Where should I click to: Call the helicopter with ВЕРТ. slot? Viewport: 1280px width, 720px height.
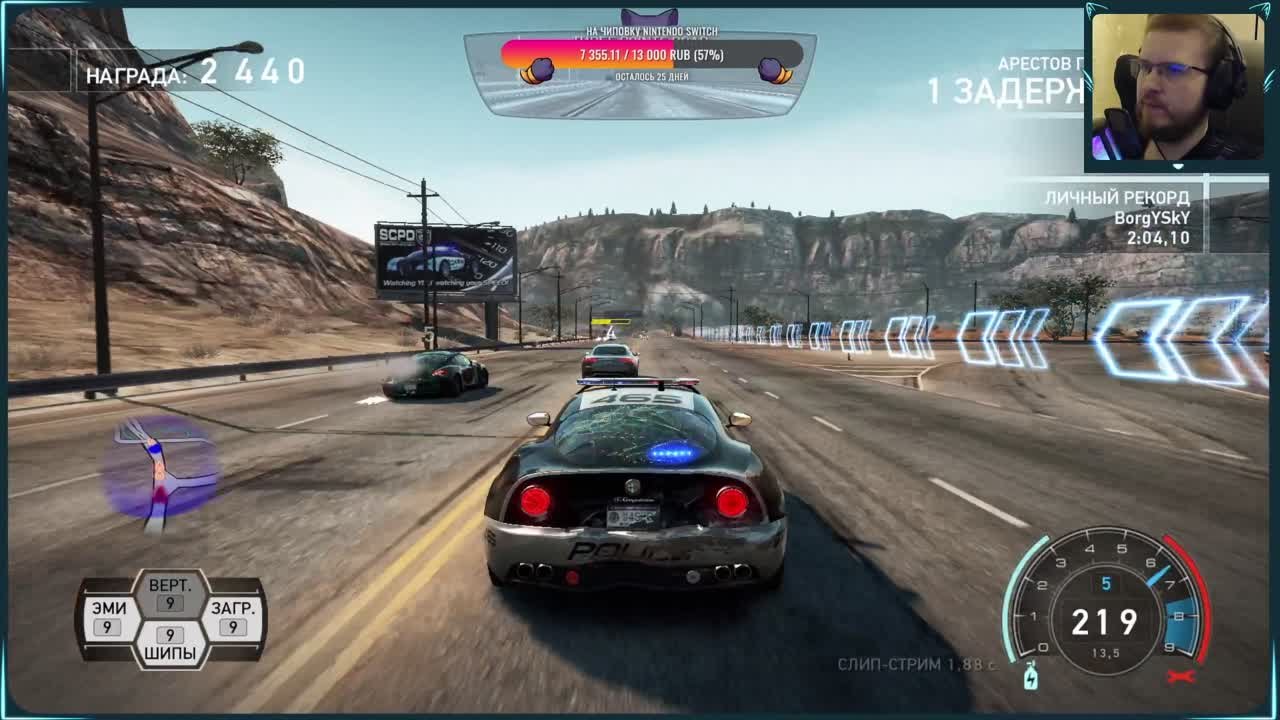click(x=170, y=593)
